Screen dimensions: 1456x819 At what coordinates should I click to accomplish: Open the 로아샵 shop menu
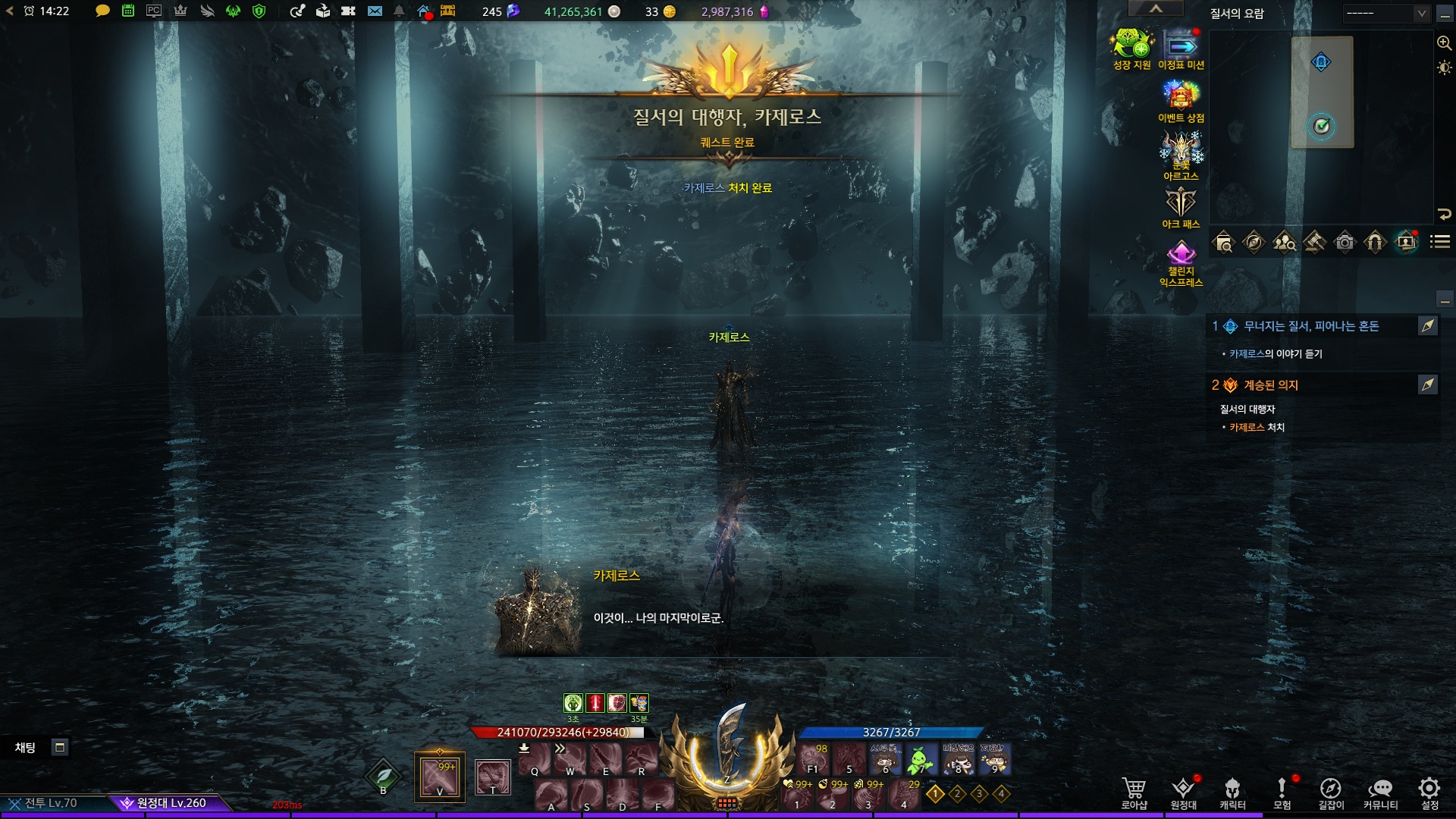tap(1134, 792)
